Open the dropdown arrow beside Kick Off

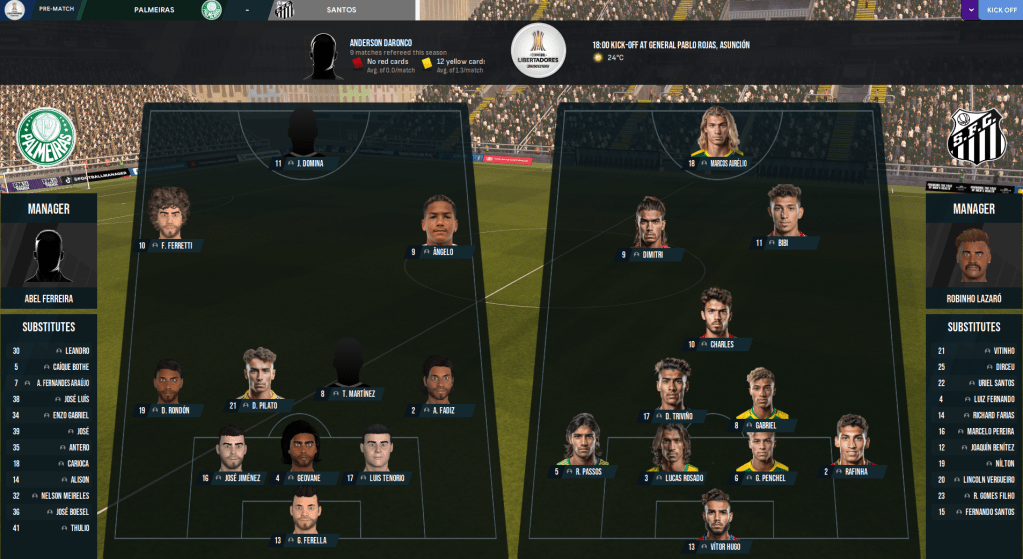click(x=969, y=10)
